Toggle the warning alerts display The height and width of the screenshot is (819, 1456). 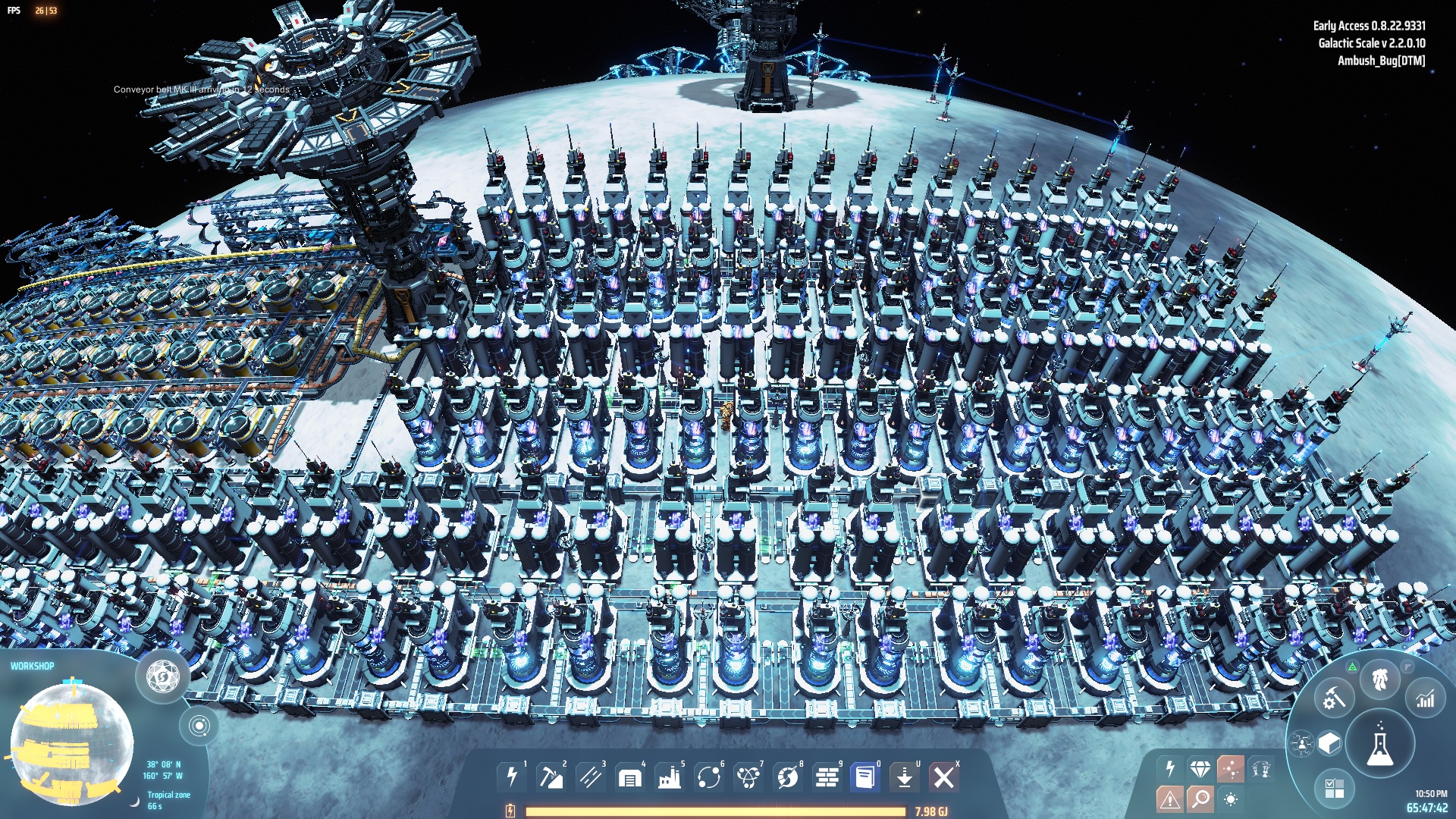(x=1170, y=798)
